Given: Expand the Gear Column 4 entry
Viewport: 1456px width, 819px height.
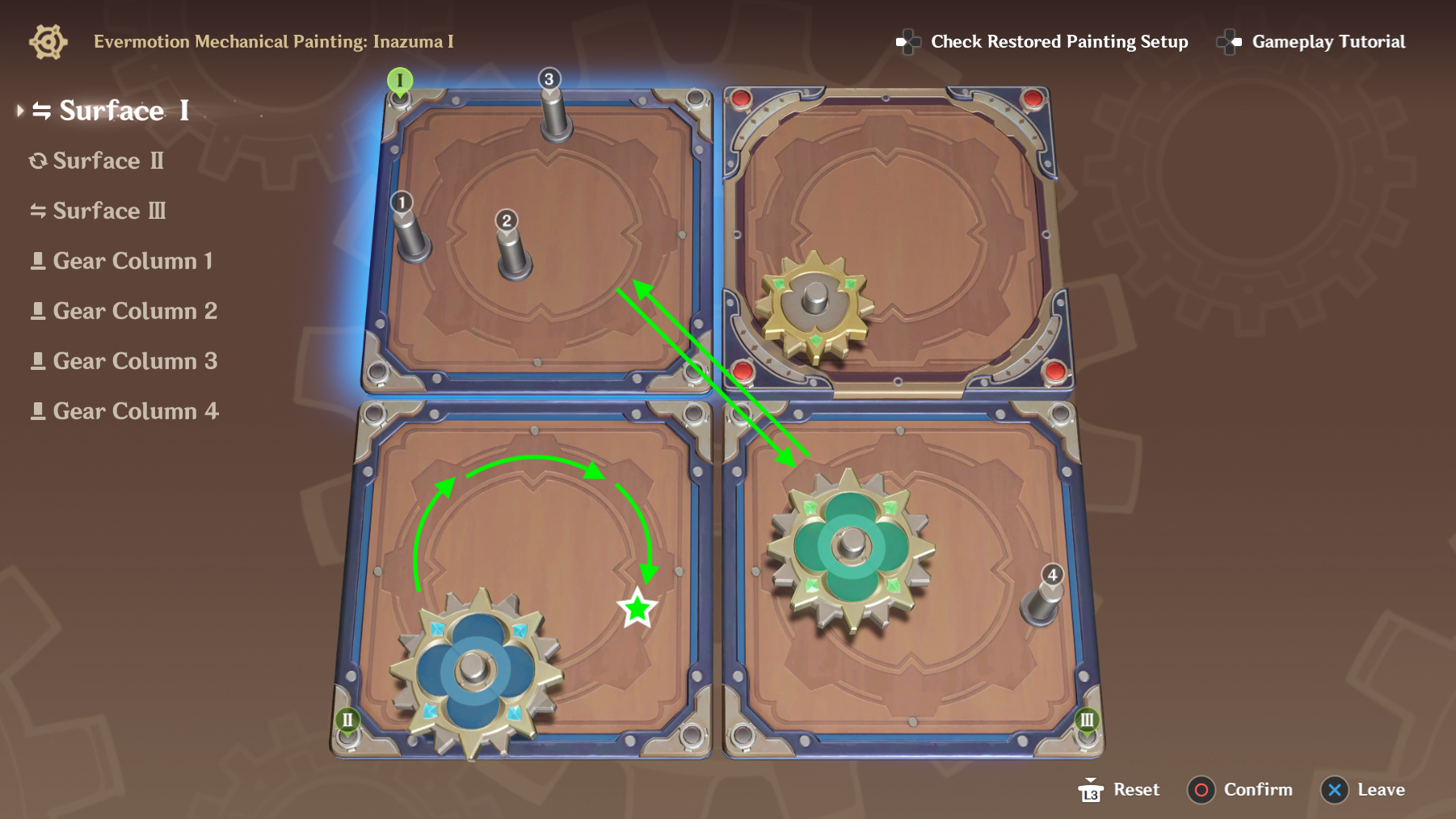Looking at the screenshot, I should tap(134, 410).
